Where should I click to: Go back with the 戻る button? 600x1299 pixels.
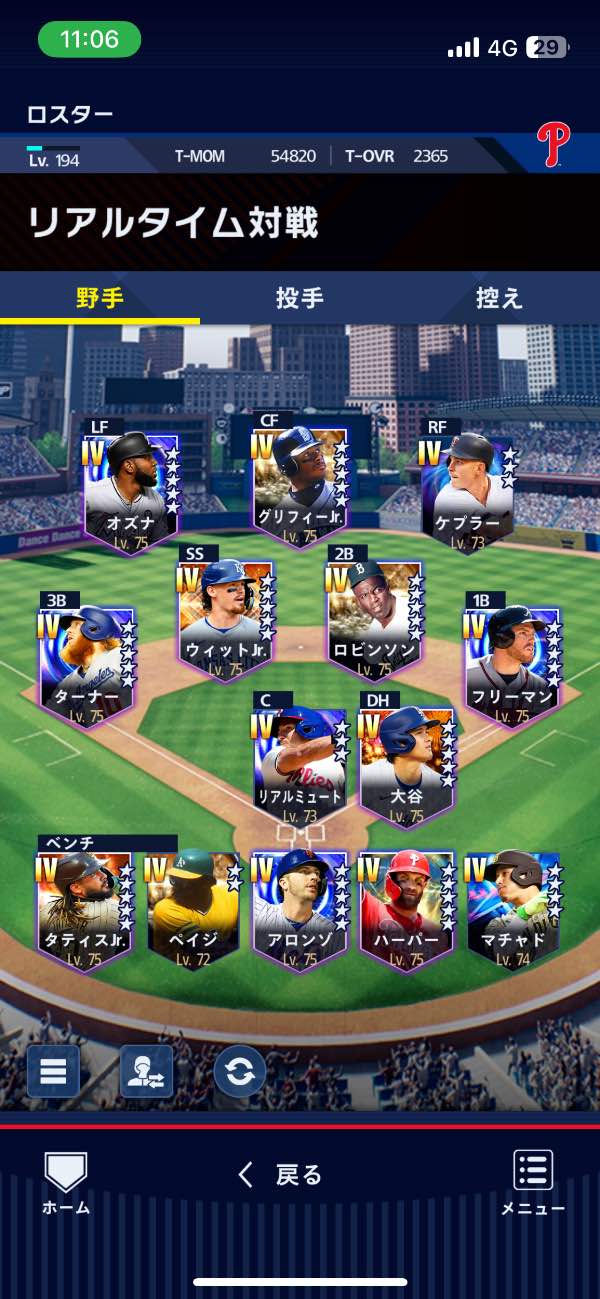(x=281, y=1174)
